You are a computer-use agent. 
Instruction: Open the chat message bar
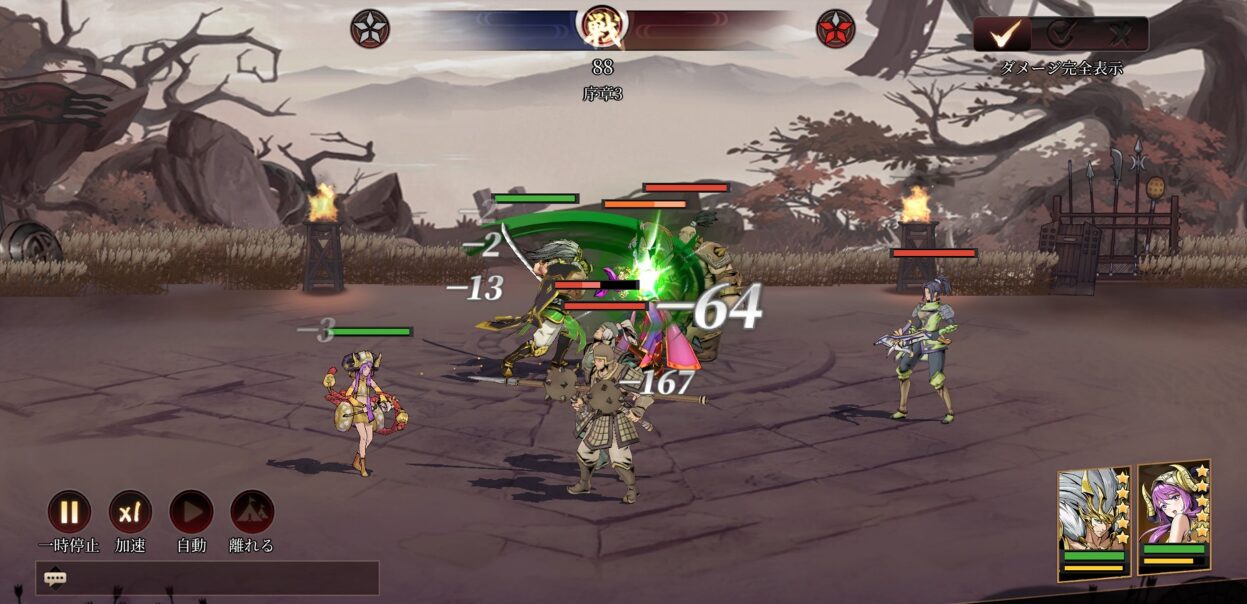(x=207, y=578)
